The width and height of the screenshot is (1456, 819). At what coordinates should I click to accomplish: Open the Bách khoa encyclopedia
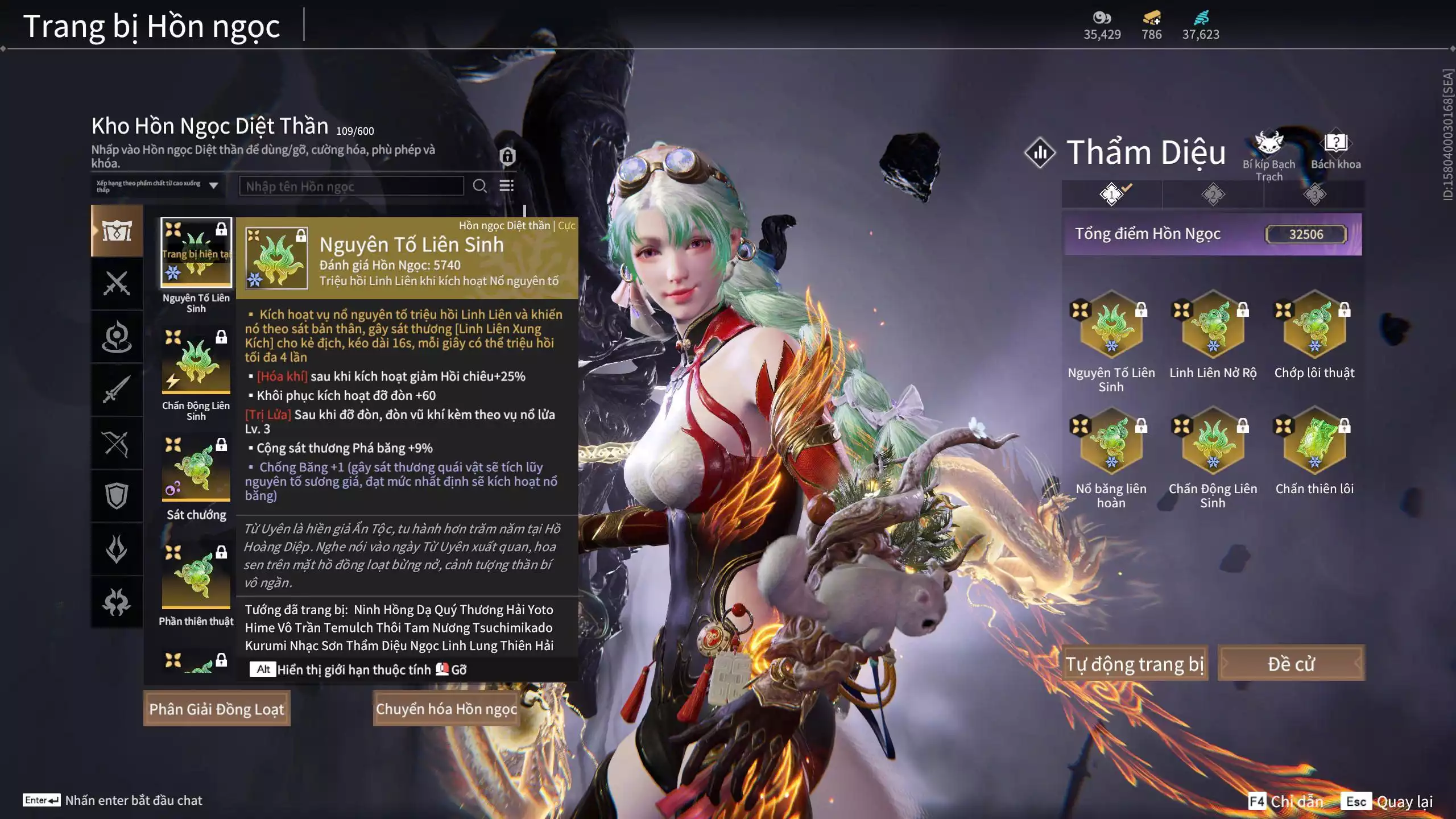(1335, 144)
